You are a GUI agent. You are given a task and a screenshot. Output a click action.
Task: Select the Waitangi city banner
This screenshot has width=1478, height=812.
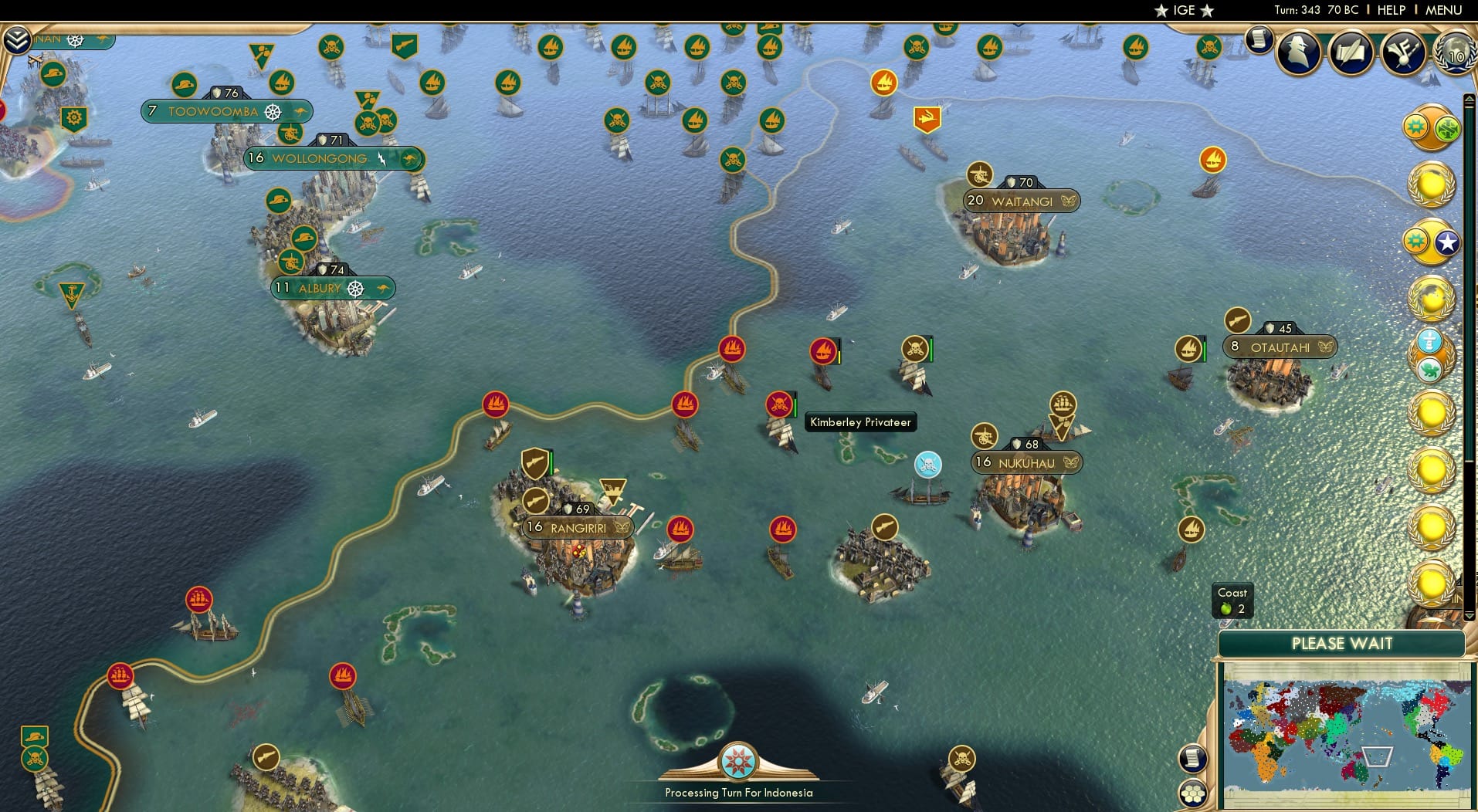click(x=1020, y=200)
